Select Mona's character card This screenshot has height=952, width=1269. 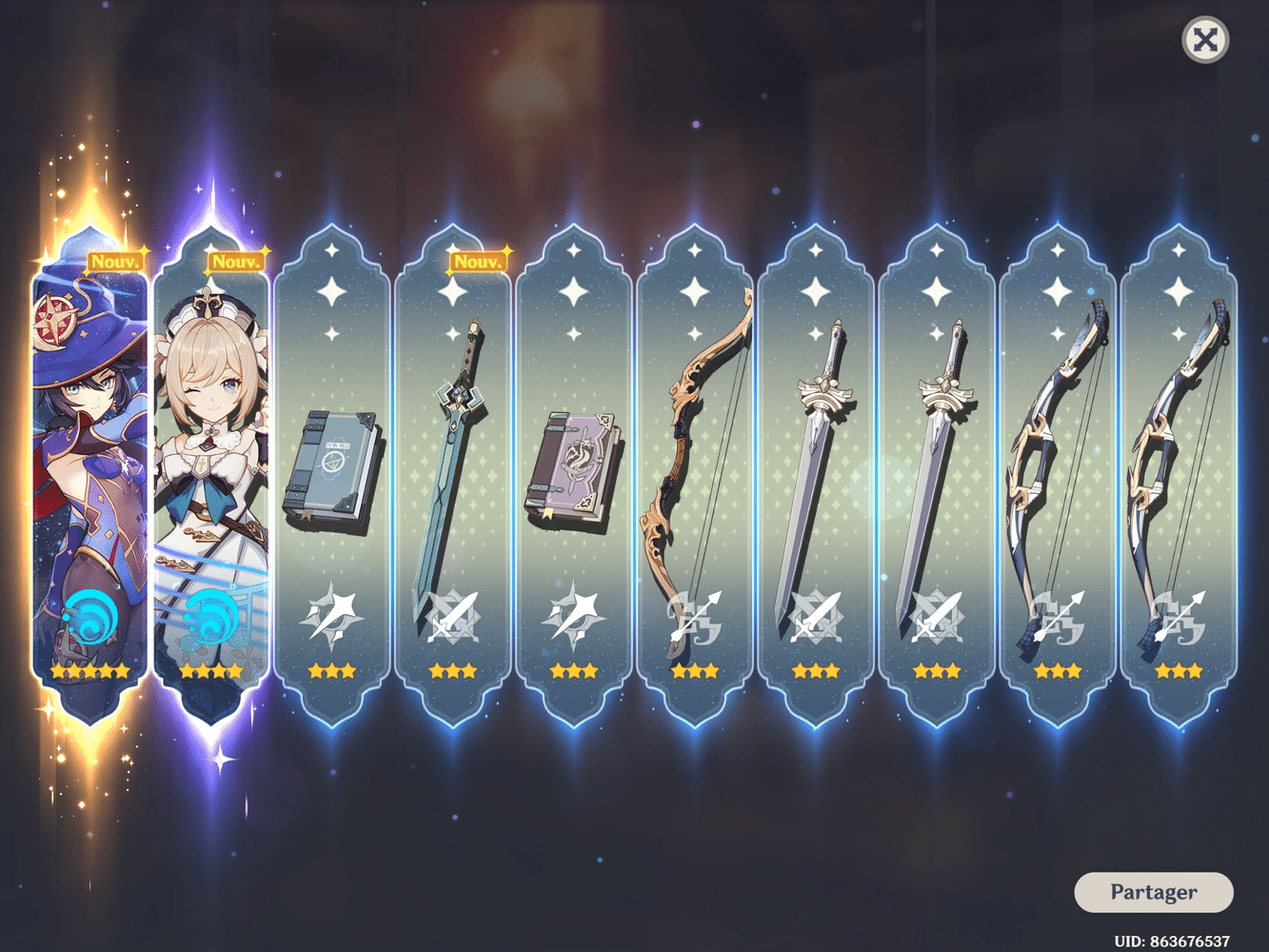tap(90, 457)
